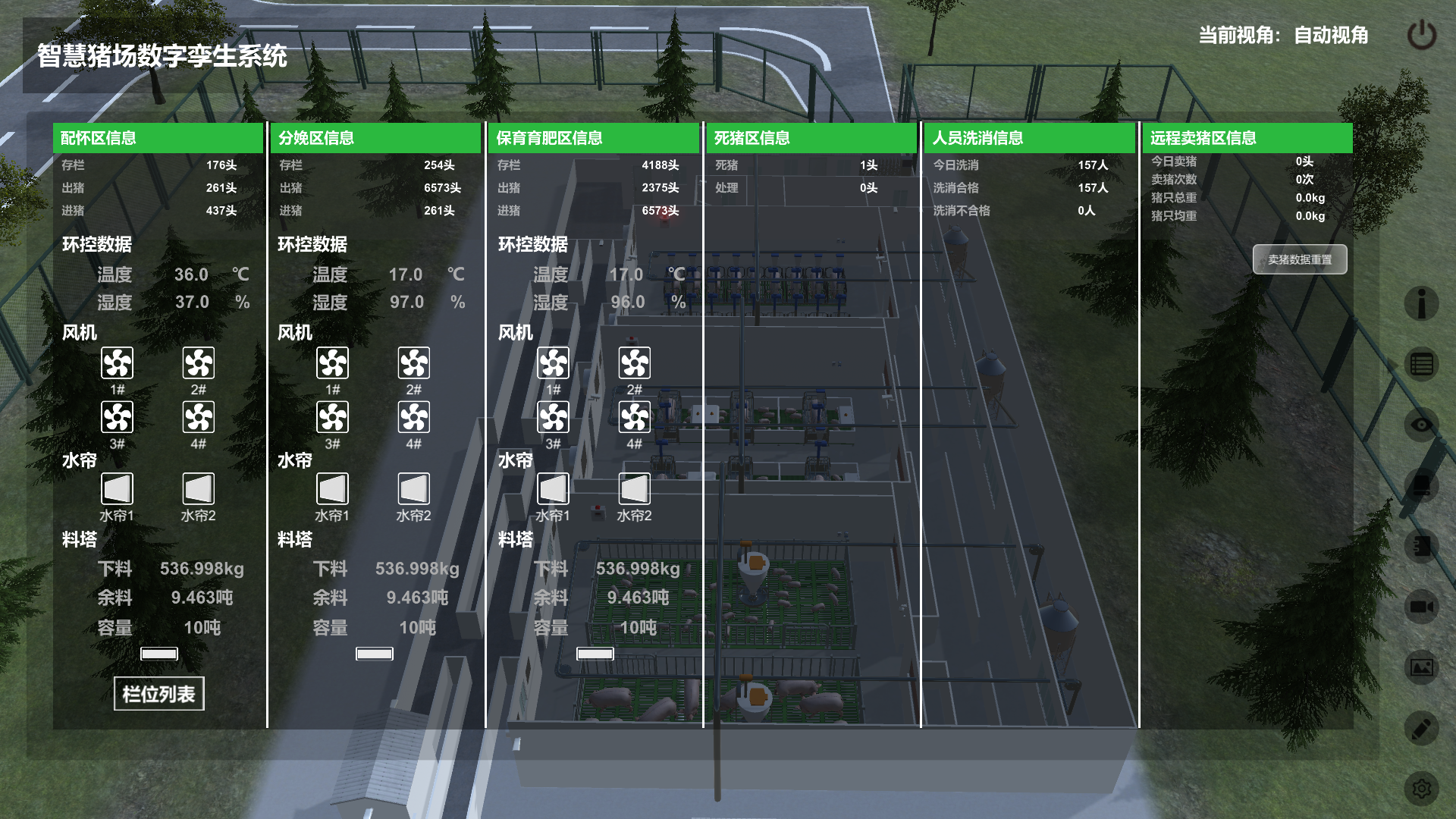Toggle 水帘2 in 分娩区
The image size is (1456, 819).
point(414,489)
